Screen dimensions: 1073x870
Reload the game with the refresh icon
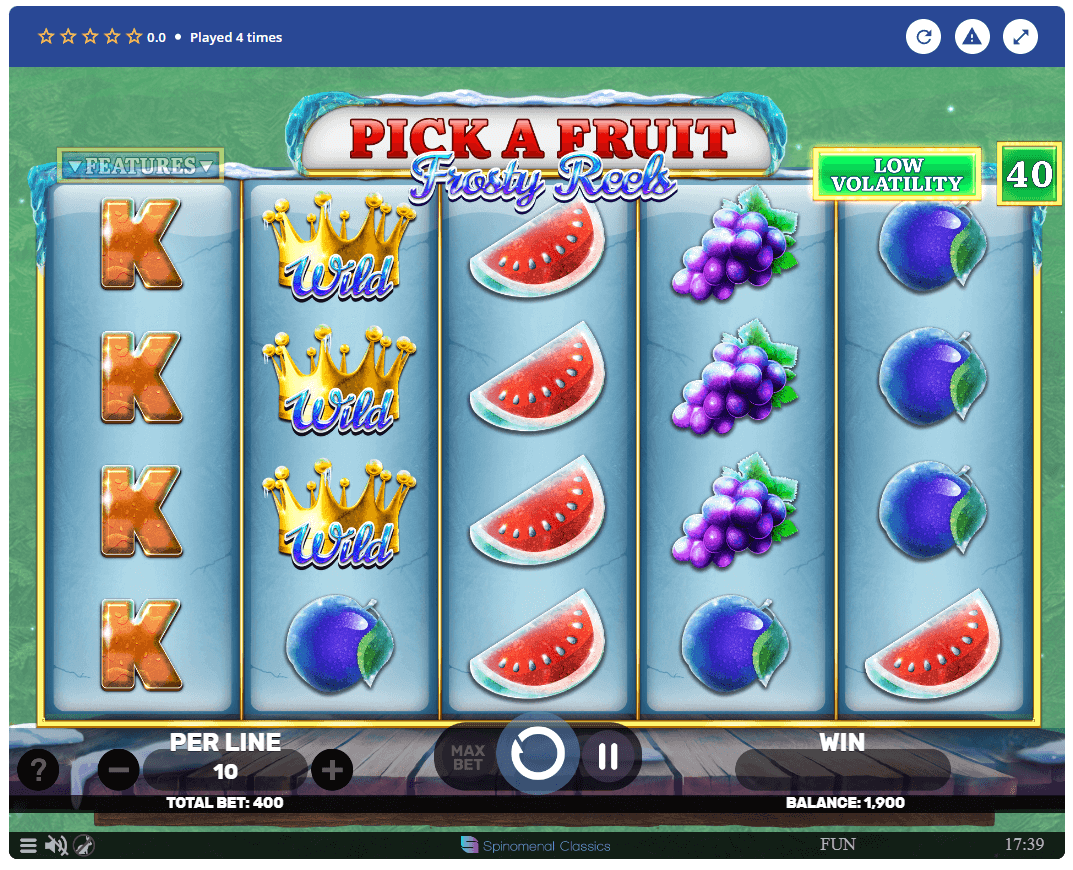pos(923,38)
